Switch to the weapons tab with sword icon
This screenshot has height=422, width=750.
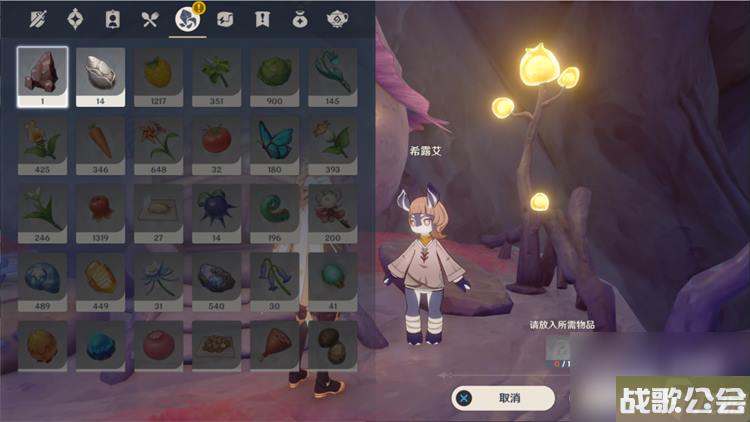(x=39, y=18)
